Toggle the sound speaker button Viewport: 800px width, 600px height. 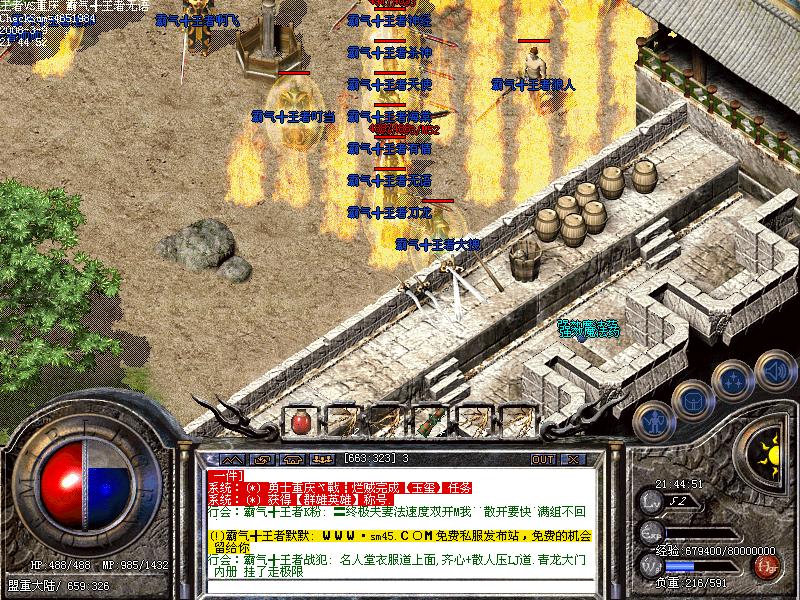774,370
